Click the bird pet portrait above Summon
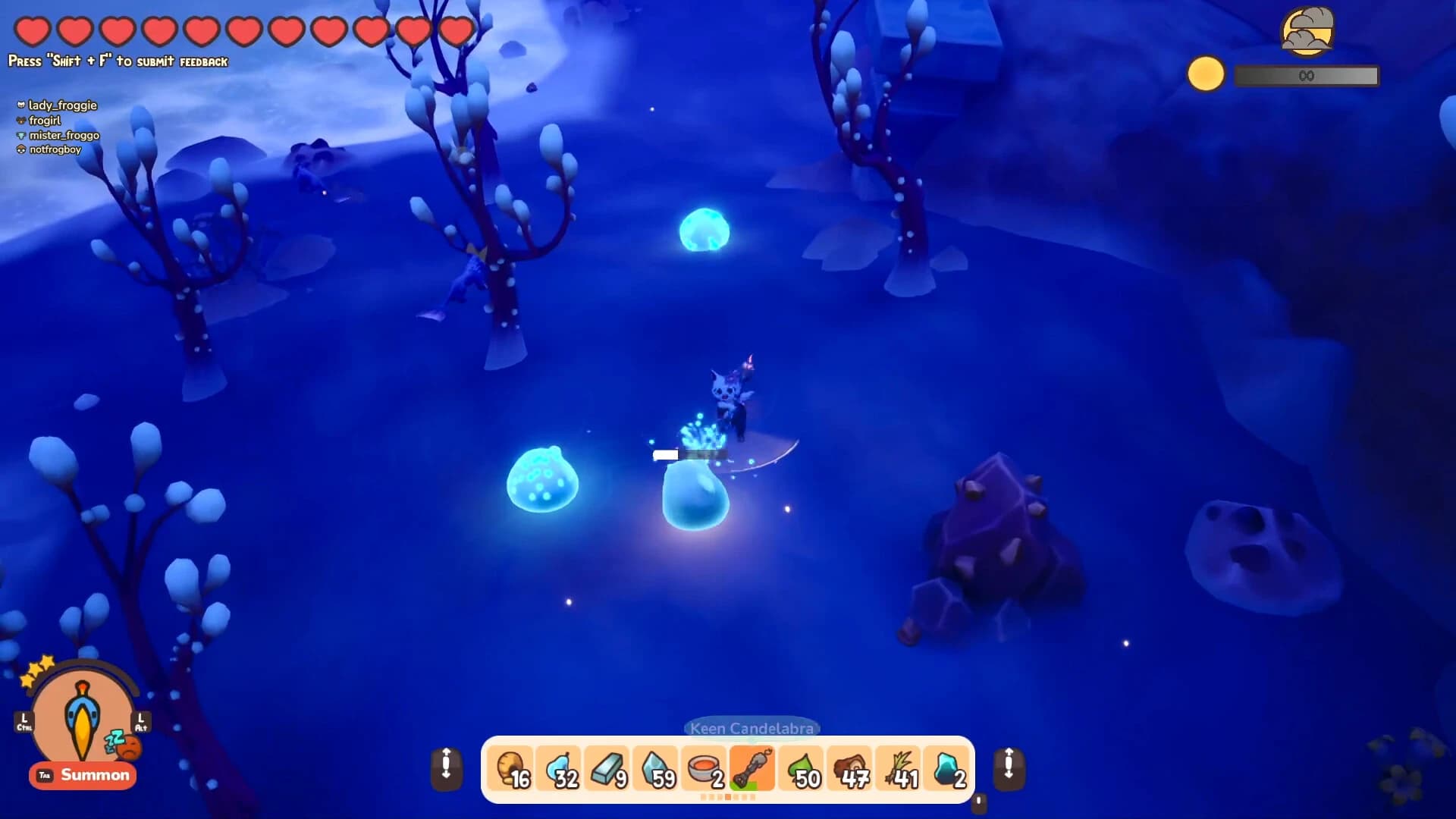 tap(82, 719)
